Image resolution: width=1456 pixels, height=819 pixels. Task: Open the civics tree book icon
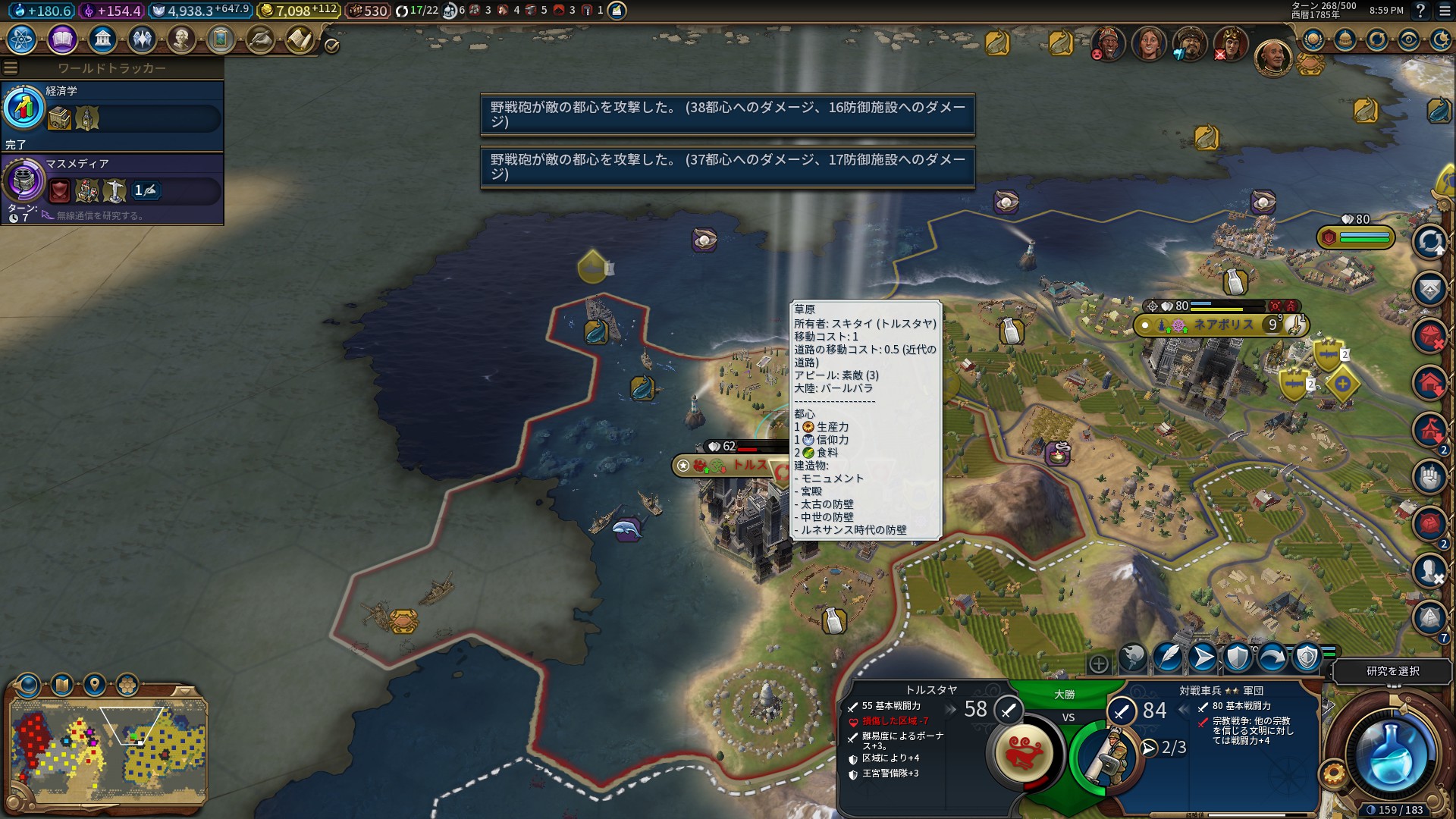point(62,39)
